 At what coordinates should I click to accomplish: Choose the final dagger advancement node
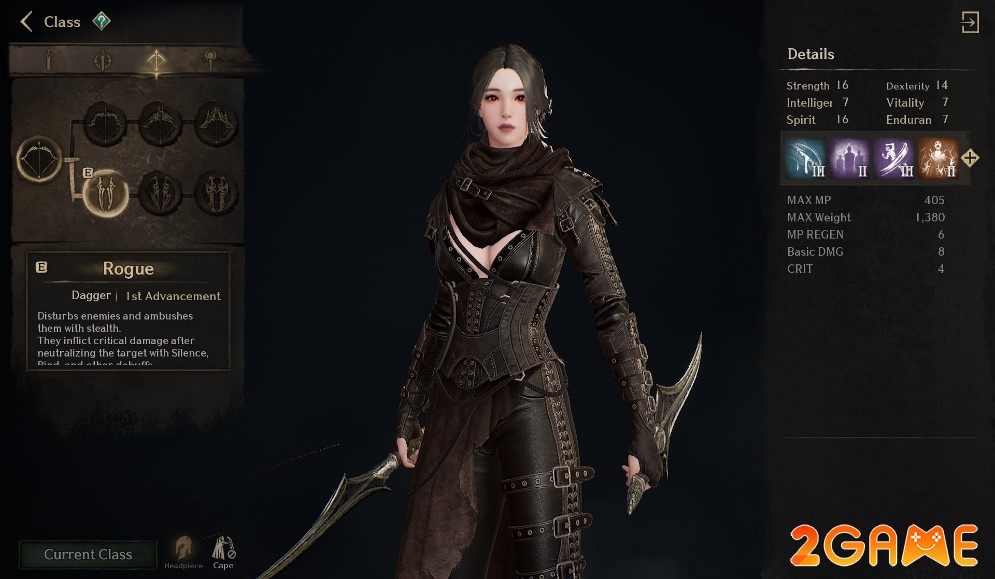click(216, 191)
